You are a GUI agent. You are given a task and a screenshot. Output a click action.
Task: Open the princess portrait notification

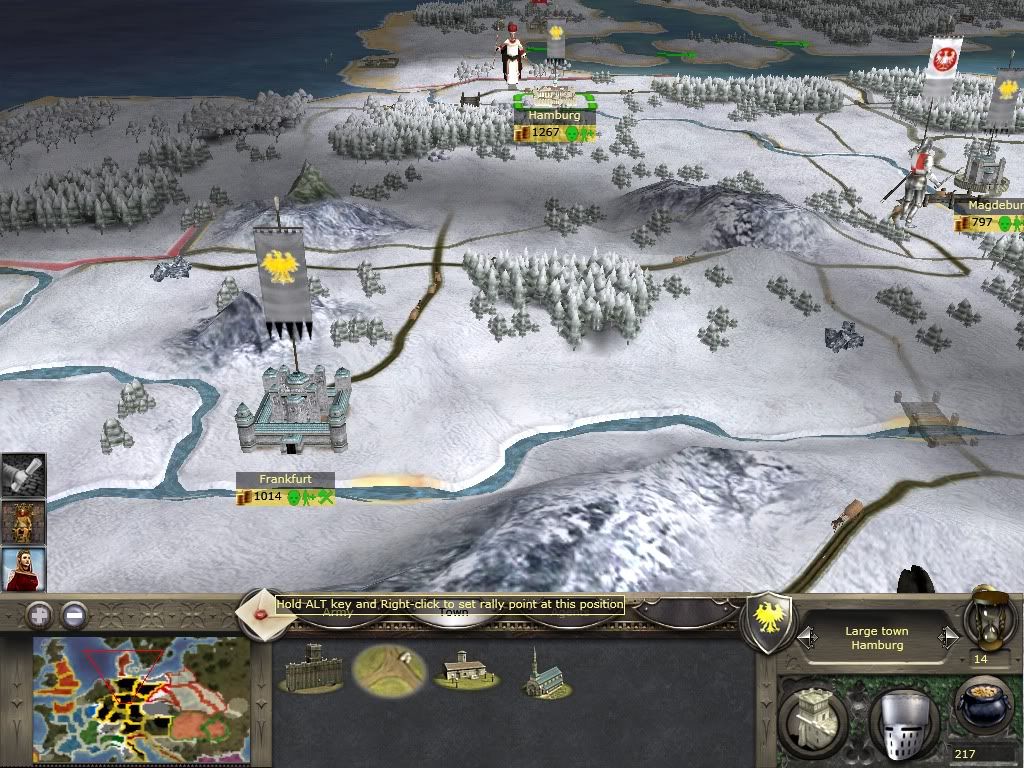(x=22, y=569)
